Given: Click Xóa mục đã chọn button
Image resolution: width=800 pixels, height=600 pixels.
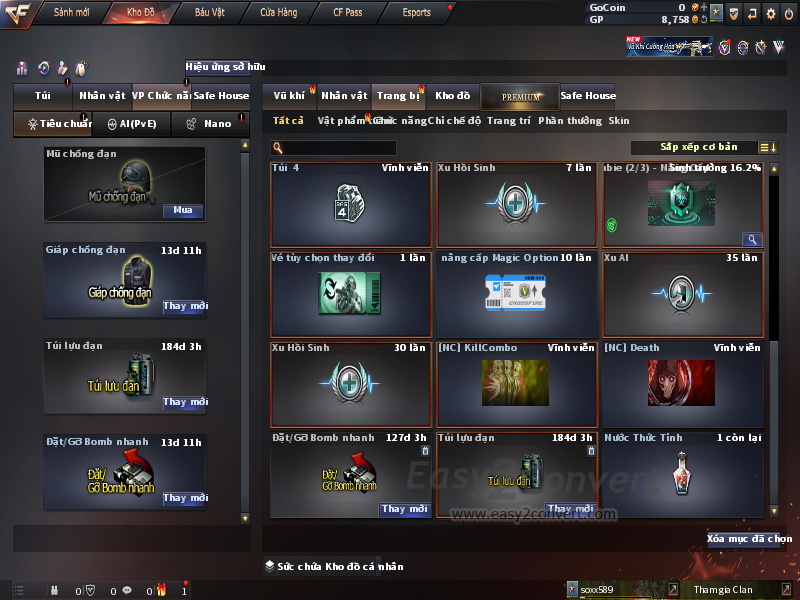Looking at the screenshot, I should 749,539.
